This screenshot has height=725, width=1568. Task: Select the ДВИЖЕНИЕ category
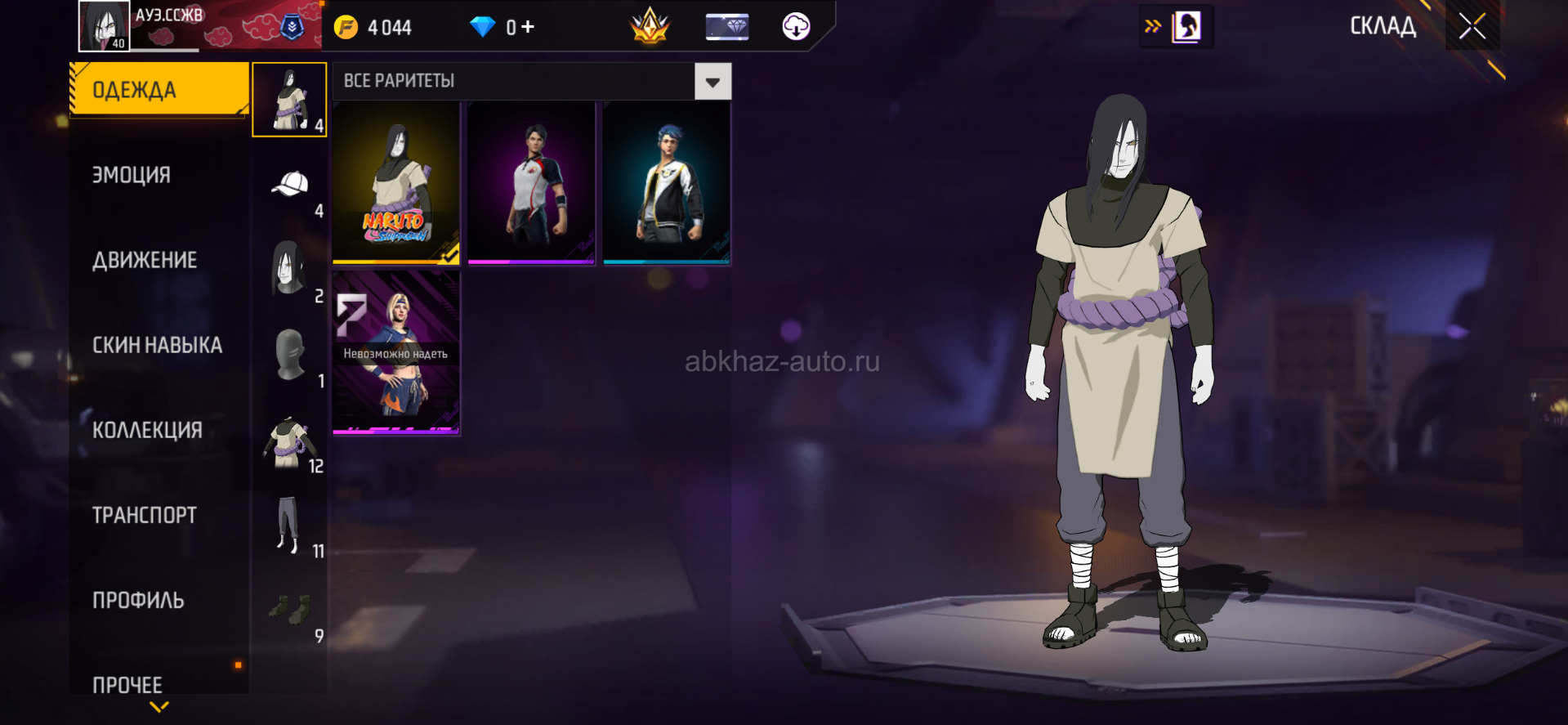[145, 260]
